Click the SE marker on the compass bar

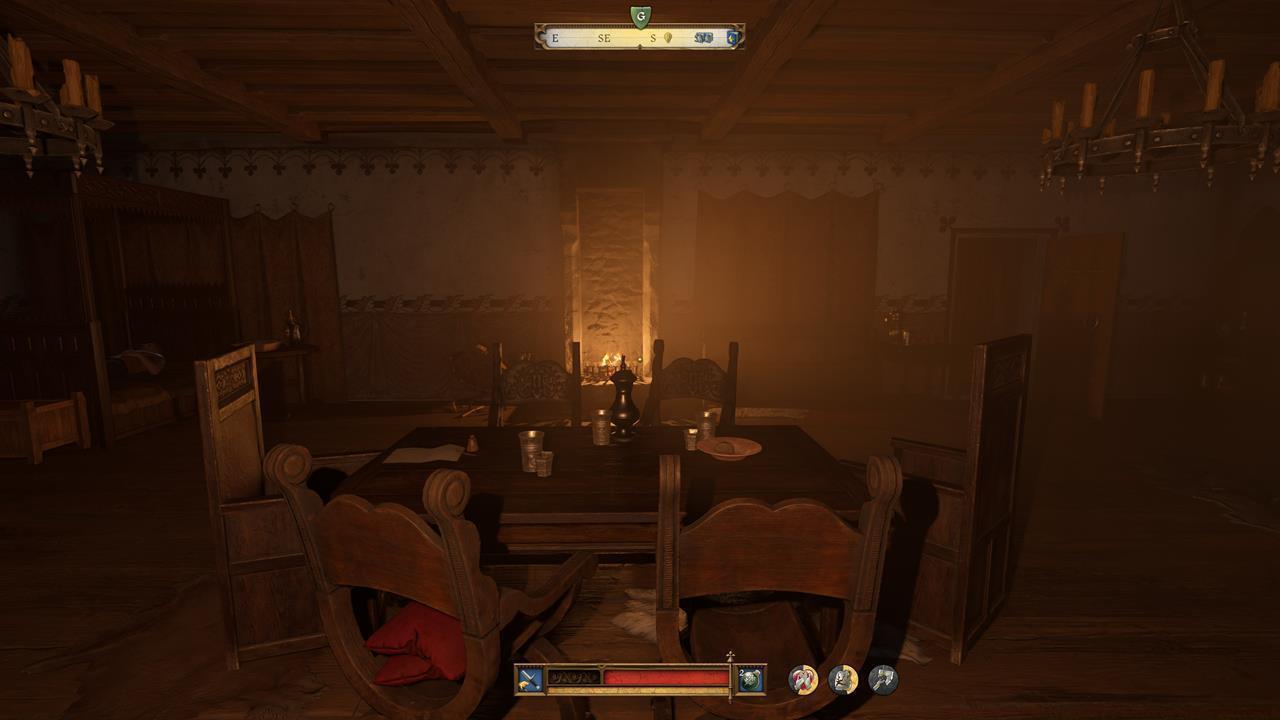(x=604, y=37)
